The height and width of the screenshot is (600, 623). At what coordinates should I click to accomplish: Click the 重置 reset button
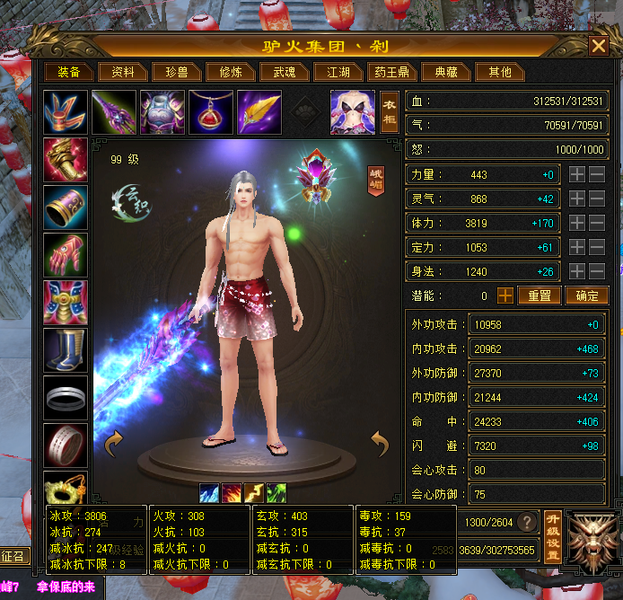pyautogui.click(x=539, y=296)
